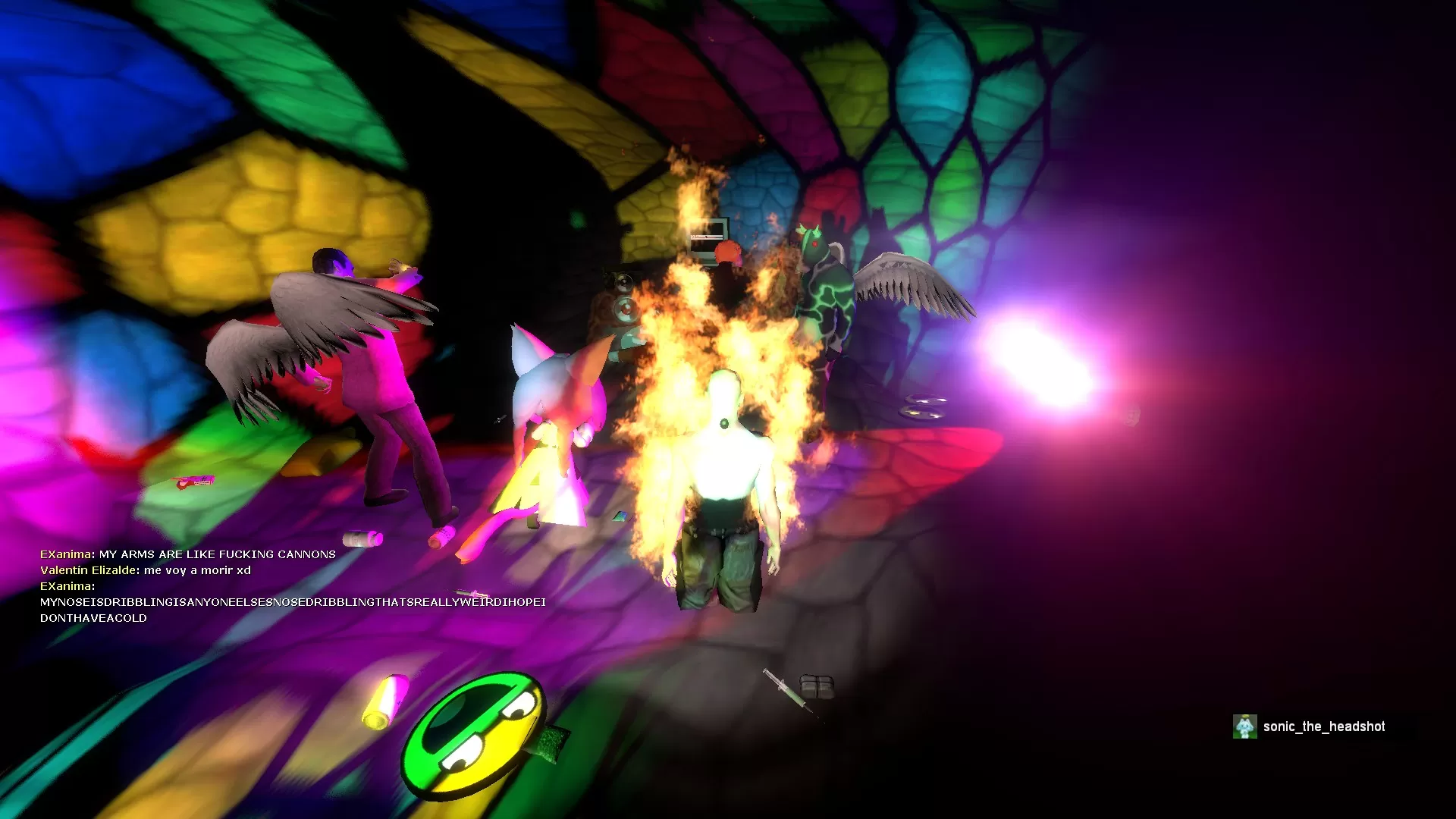Select EXanima's arms like cannons chat line

[x=188, y=554]
